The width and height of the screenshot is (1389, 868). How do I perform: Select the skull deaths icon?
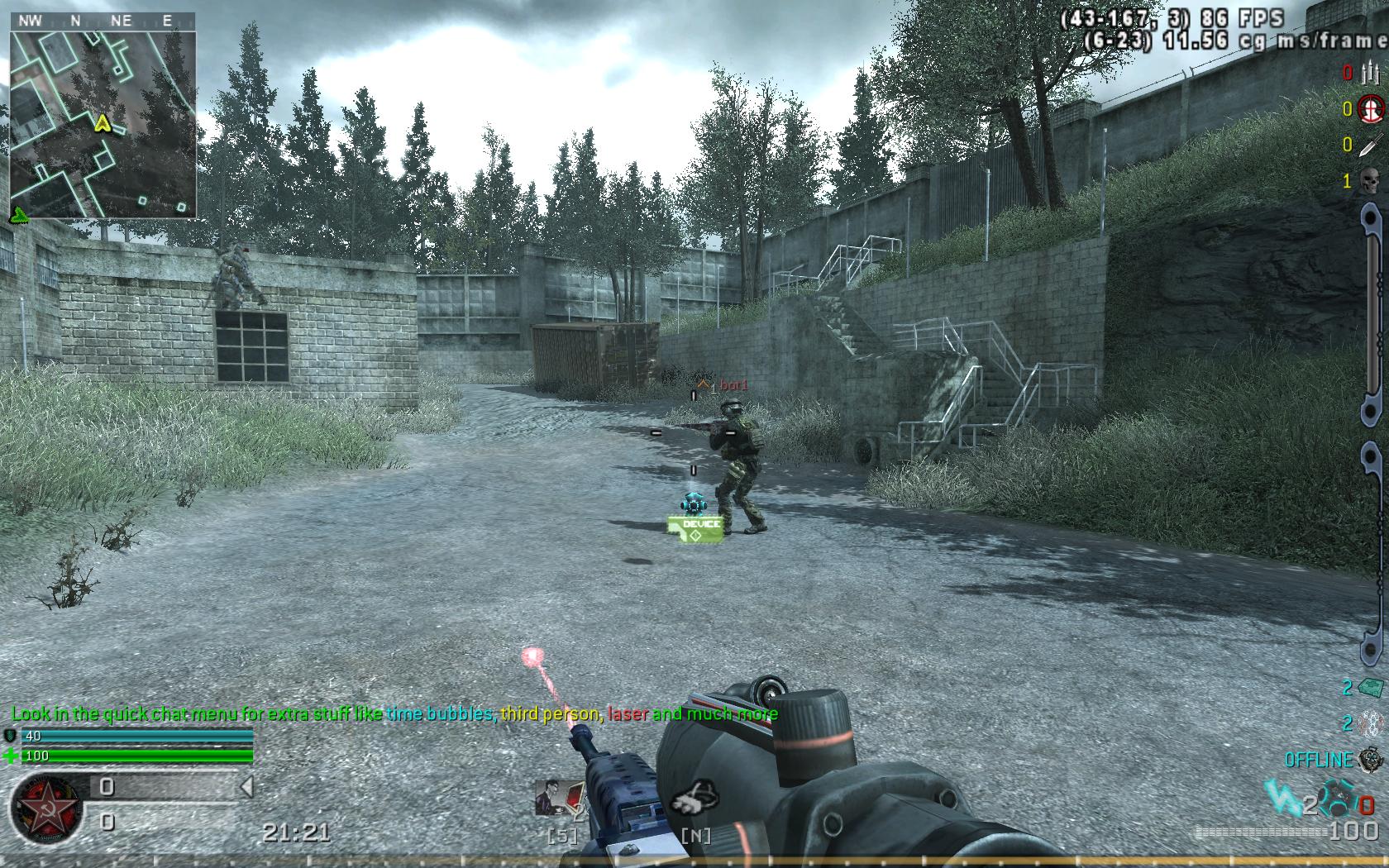point(1370,180)
